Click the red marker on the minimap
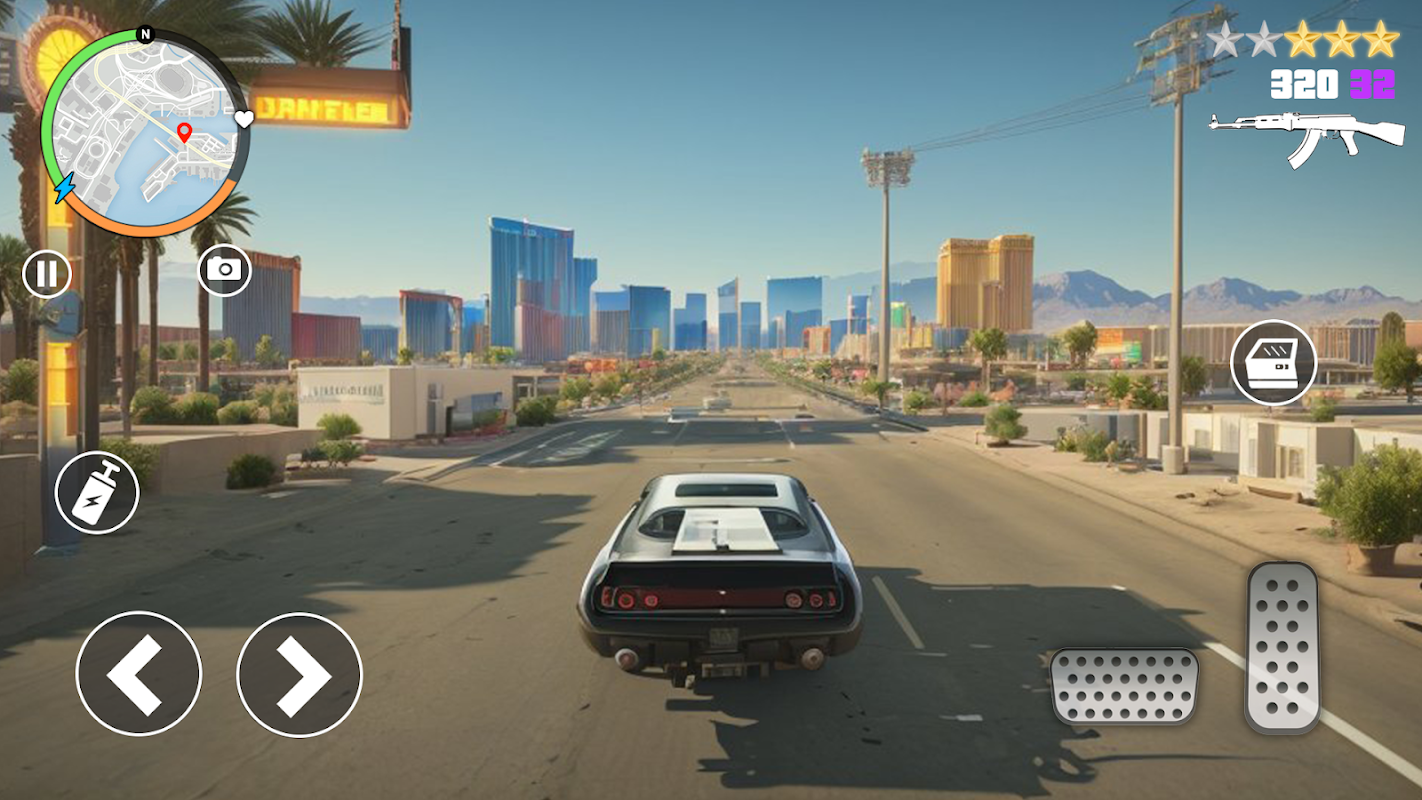1422x800 pixels. pos(184,132)
